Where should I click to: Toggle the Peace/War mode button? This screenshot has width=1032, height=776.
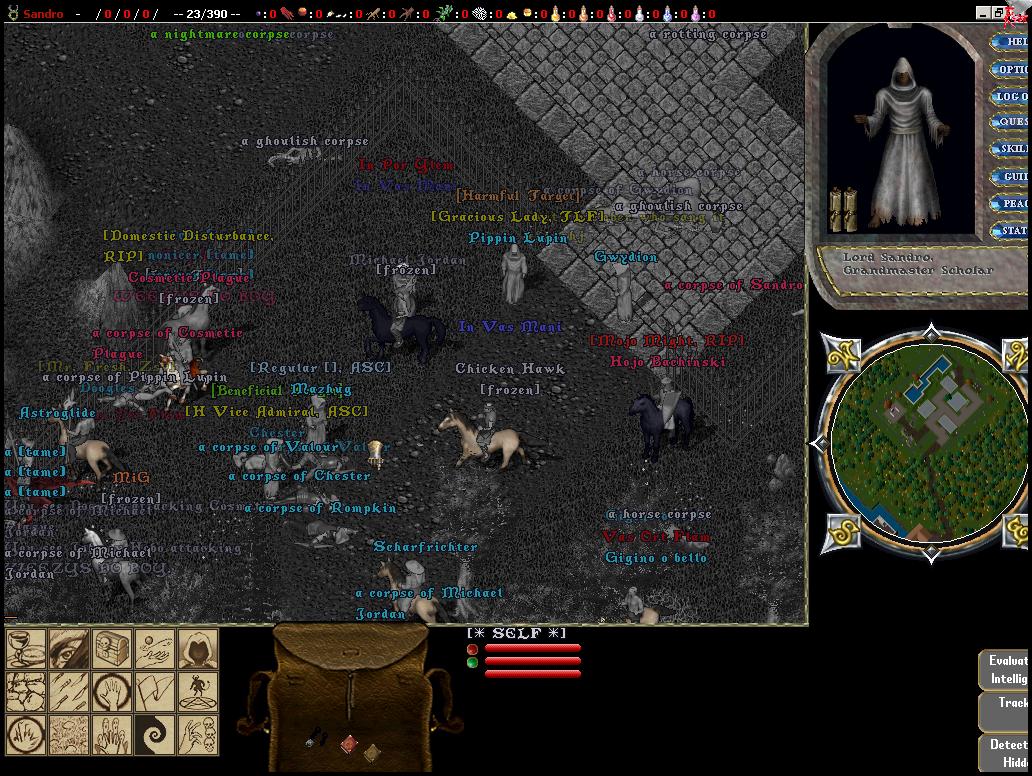(x=1011, y=204)
